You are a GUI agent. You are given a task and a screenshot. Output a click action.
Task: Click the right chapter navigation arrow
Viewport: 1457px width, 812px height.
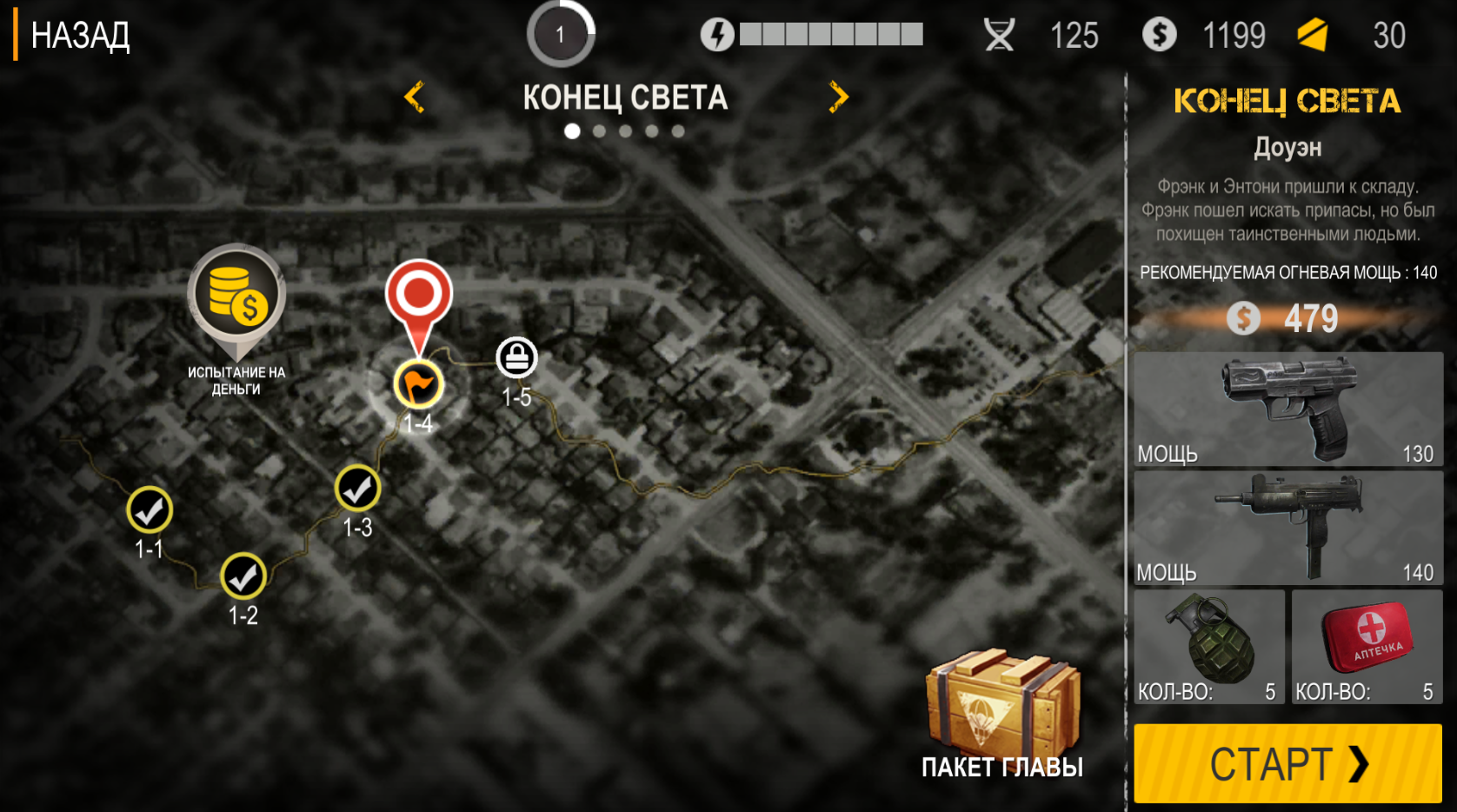pos(838,97)
